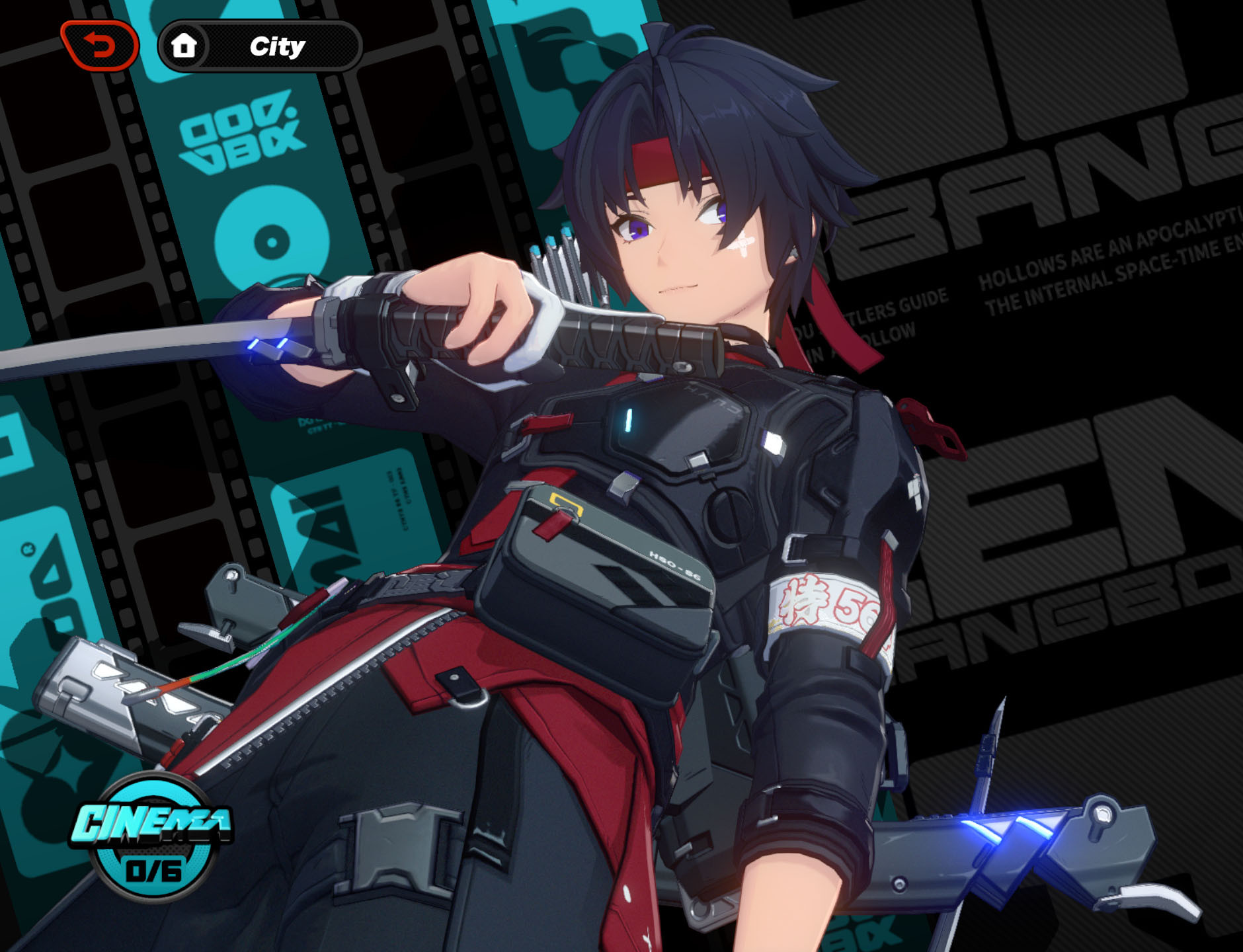Image resolution: width=1243 pixels, height=952 pixels.
Task: Click the red back arrow button
Action: (100, 44)
